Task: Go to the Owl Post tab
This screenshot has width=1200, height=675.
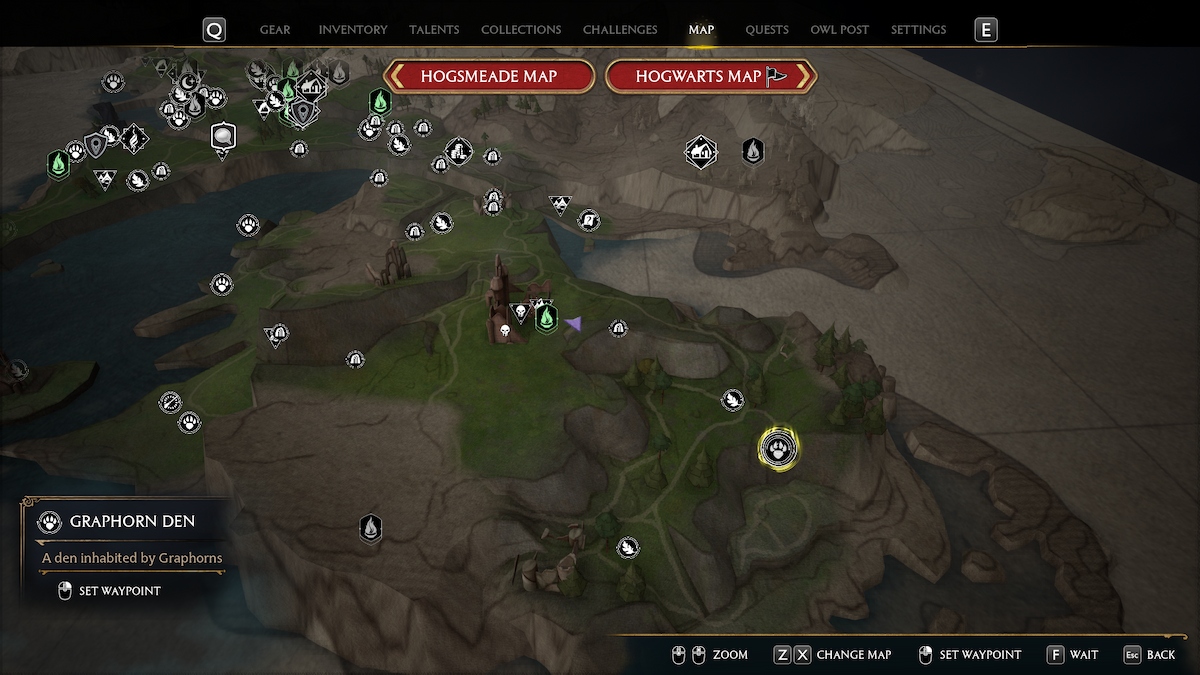Action: [840, 30]
